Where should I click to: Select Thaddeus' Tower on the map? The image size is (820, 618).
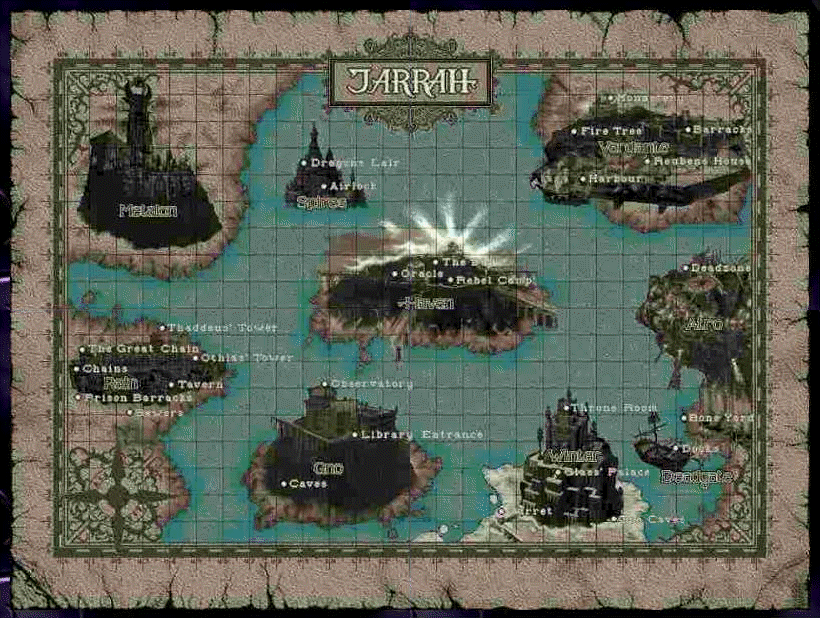tap(163, 328)
